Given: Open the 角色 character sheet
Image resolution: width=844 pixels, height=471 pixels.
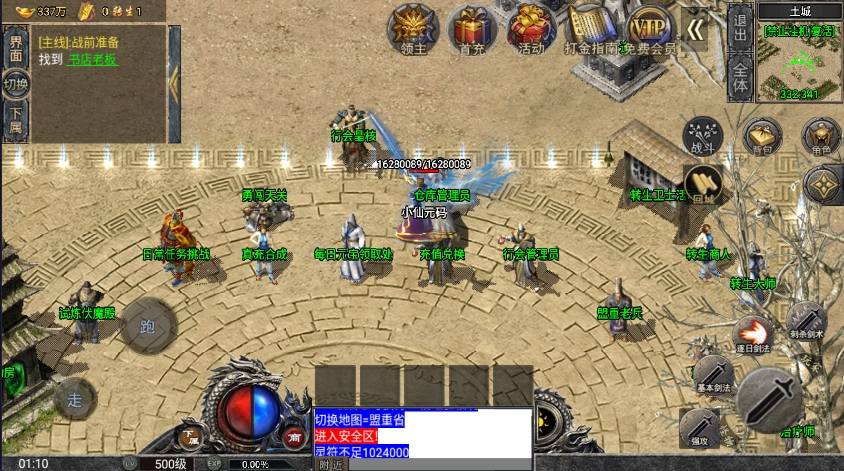Looking at the screenshot, I should tap(821, 136).
